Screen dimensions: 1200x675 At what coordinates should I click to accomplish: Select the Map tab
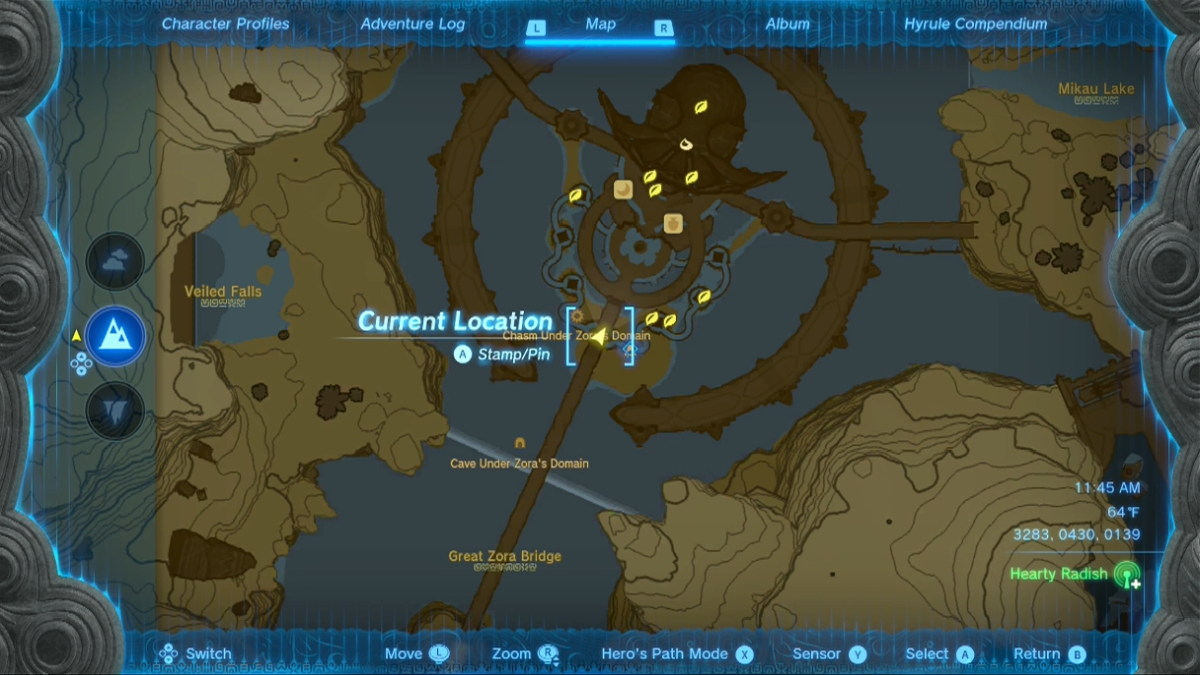[600, 24]
